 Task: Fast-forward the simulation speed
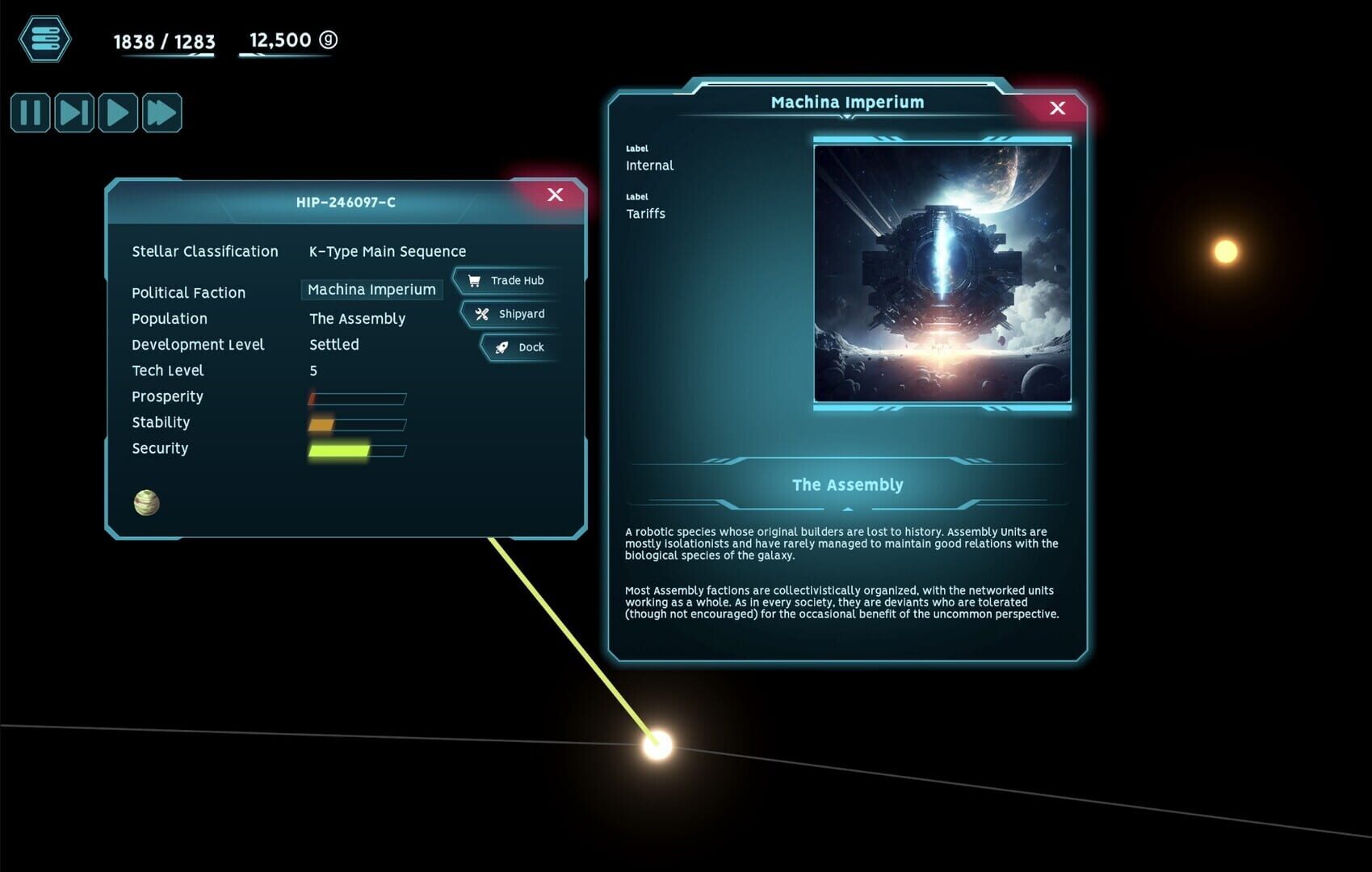tap(162, 112)
